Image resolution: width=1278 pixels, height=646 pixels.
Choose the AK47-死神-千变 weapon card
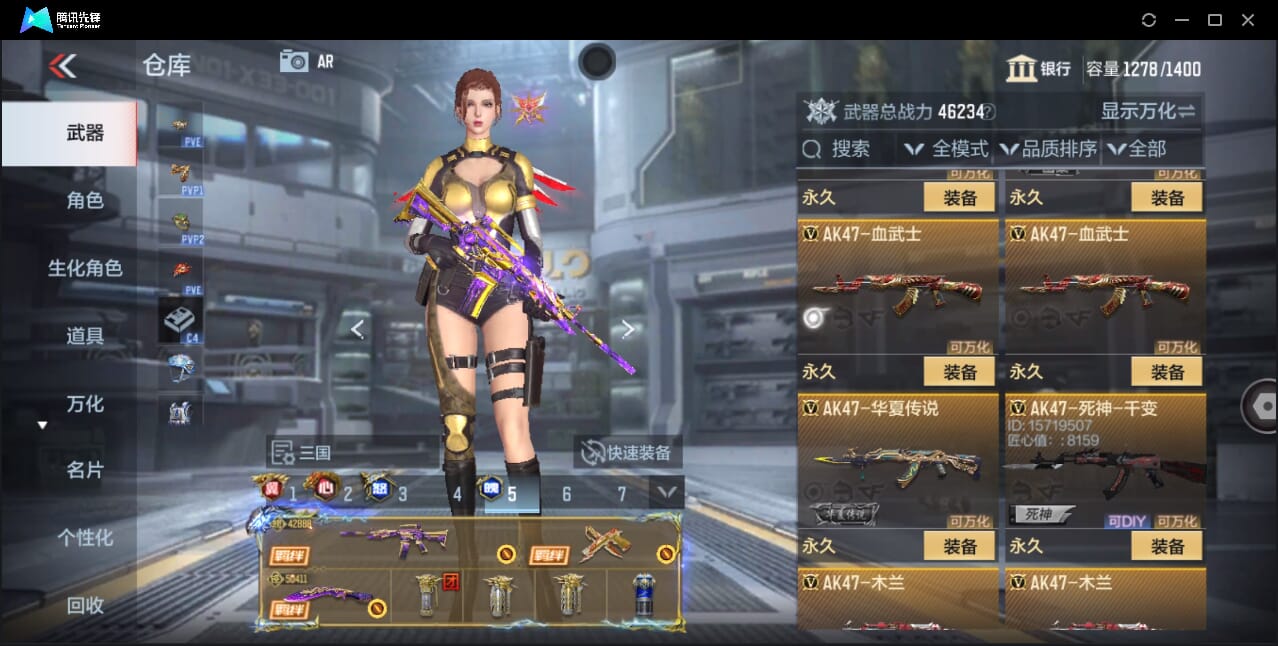click(x=1105, y=461)
